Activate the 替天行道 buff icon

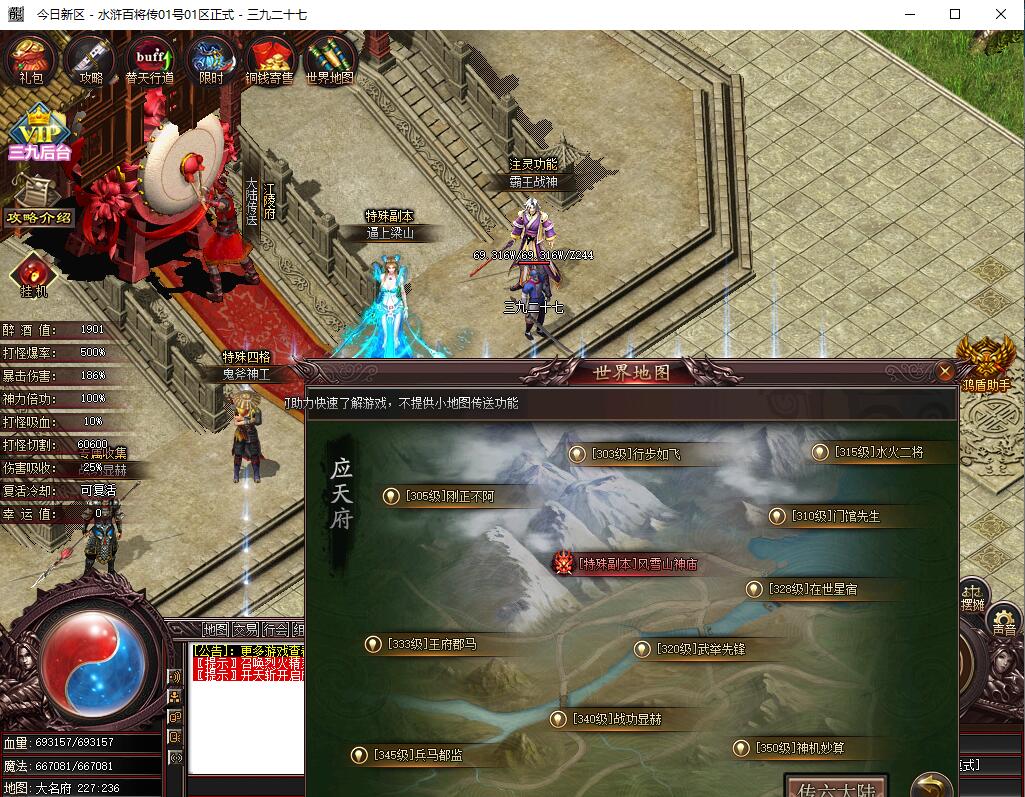(x=150, y=59)
